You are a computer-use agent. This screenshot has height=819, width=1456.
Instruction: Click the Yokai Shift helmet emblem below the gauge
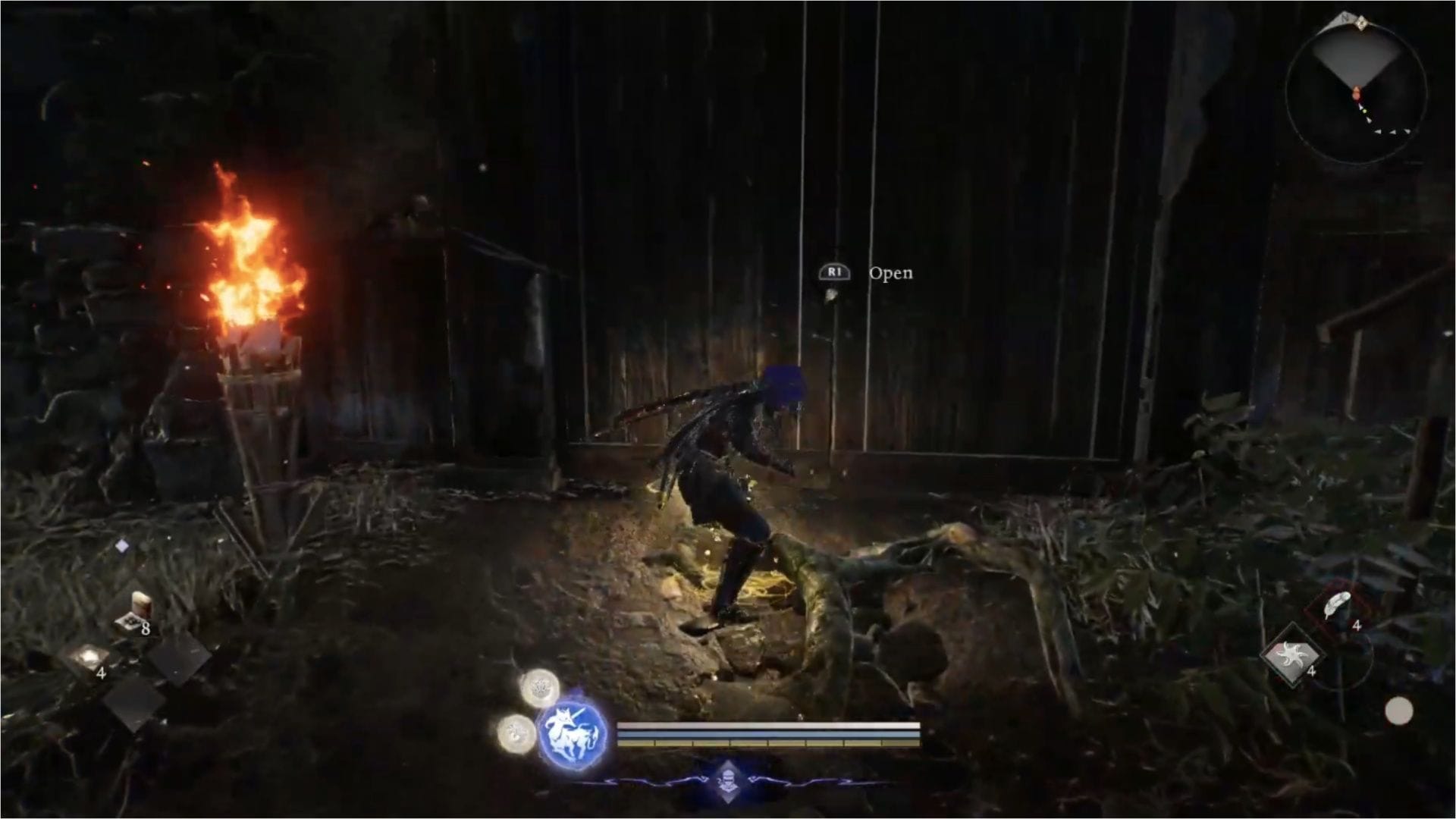click(727, 783)
